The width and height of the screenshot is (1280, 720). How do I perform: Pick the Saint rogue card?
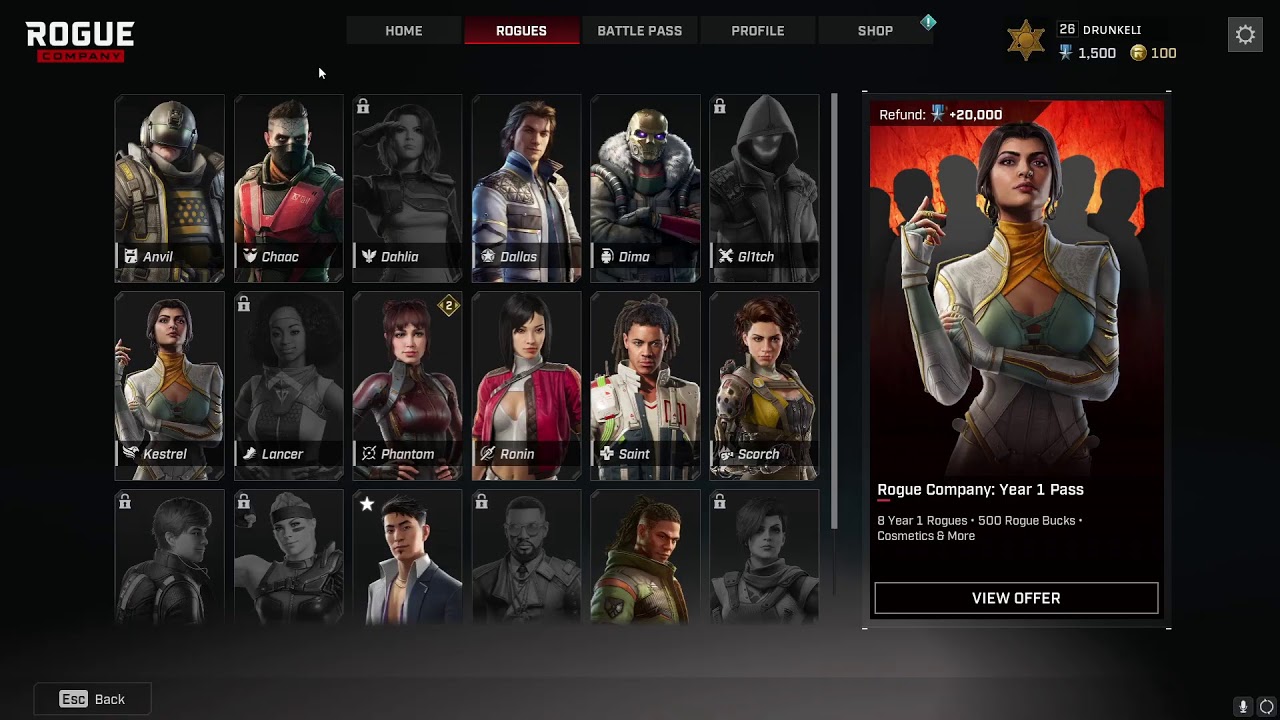coord(646,386)
